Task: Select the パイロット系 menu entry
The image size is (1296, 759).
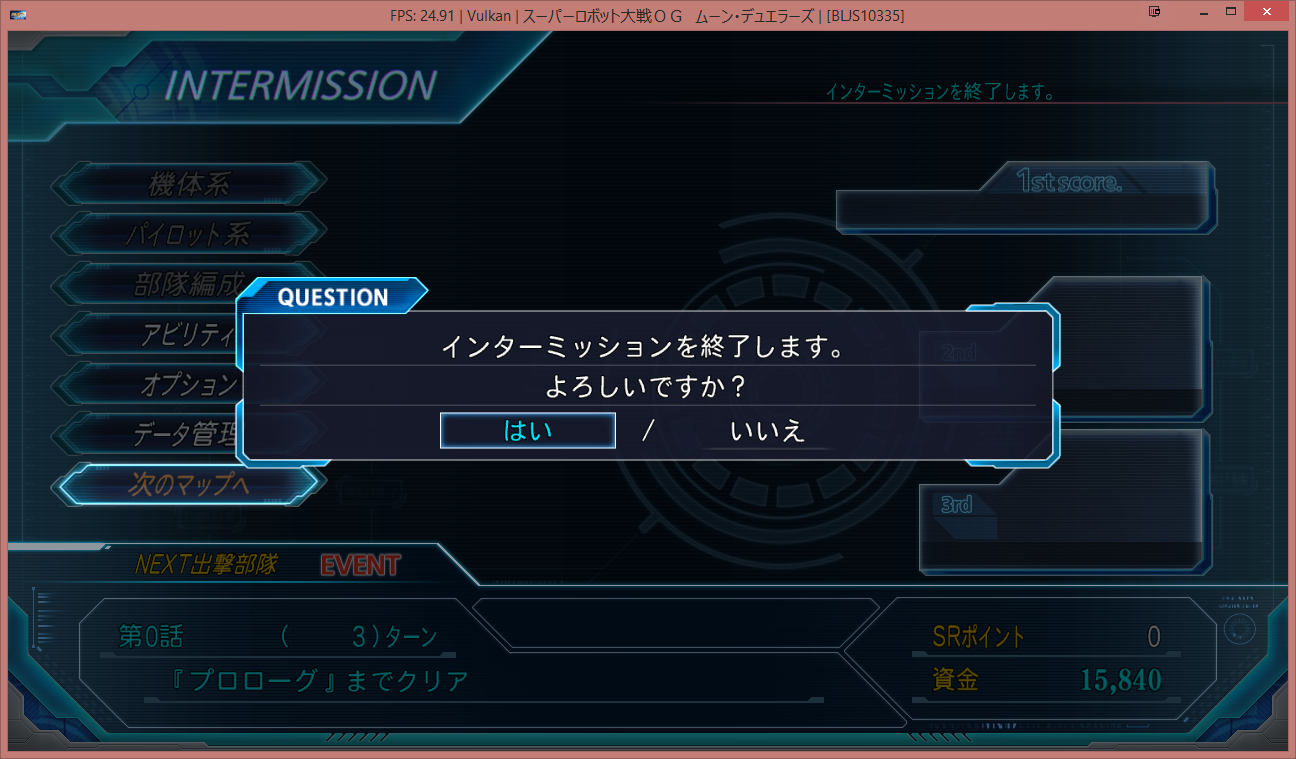Action: [189, 234]
